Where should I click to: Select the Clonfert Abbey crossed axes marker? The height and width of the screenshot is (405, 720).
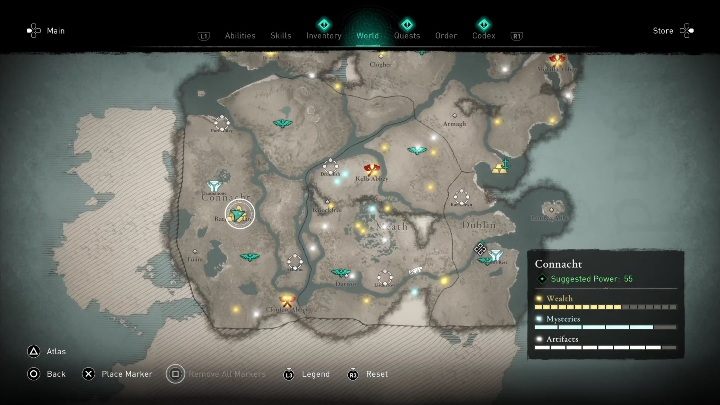pyautogui.click(x=288, y=300)
